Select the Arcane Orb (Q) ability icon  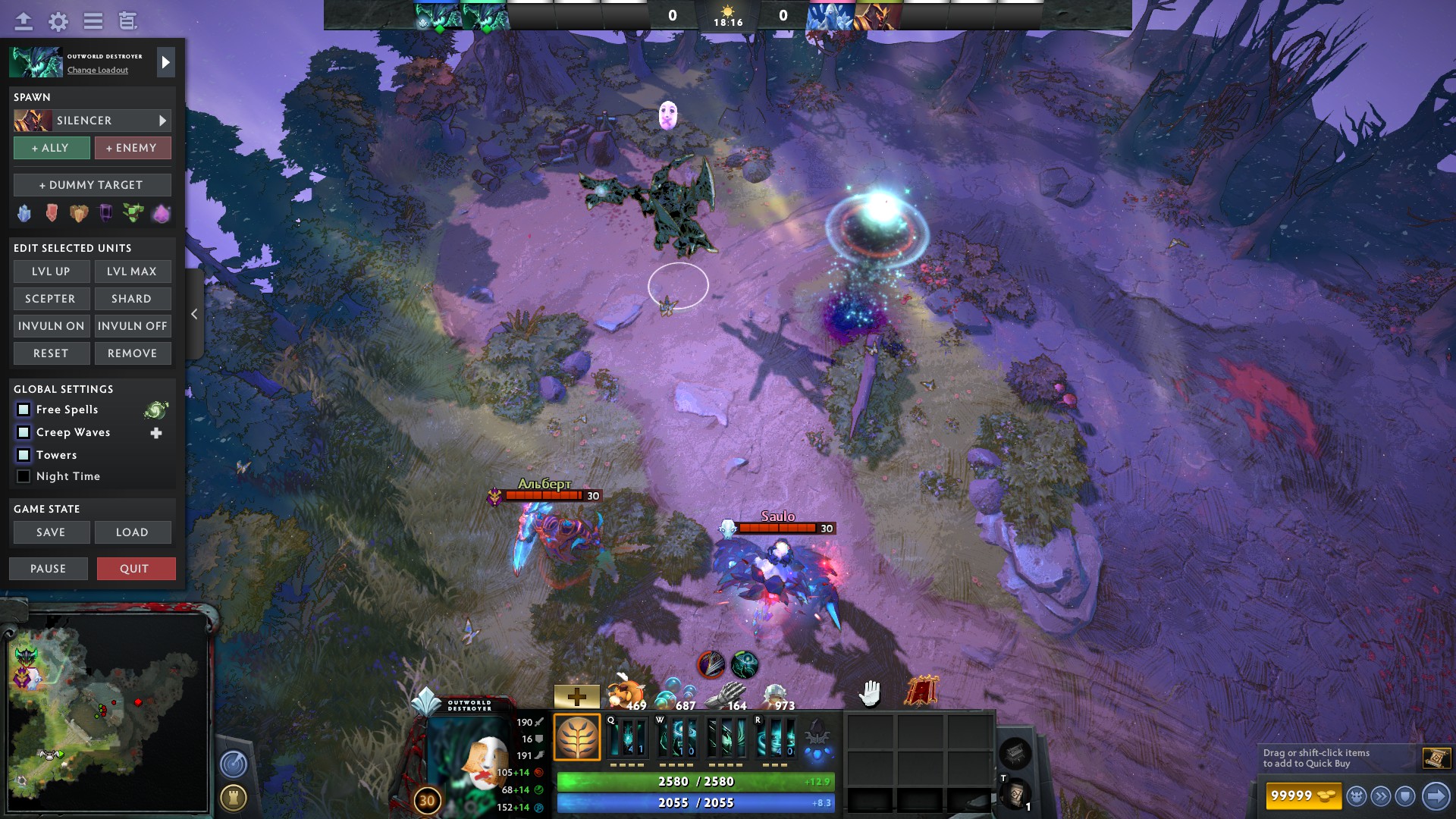627,737
